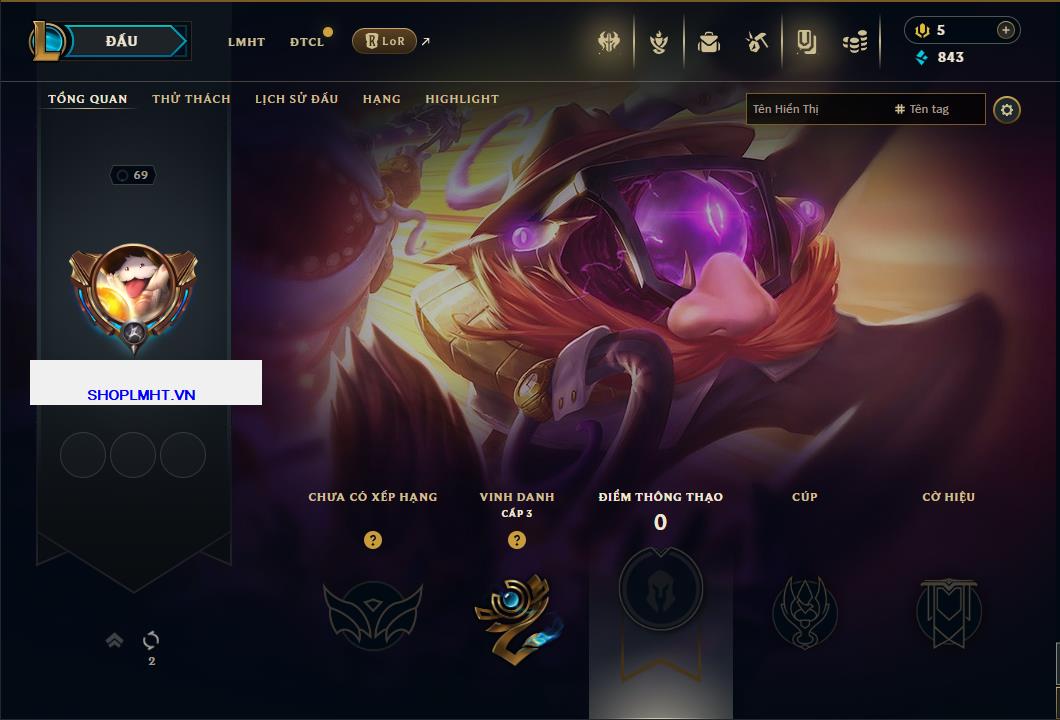Click the plus button to buy RP

[x=1005, y=30]
